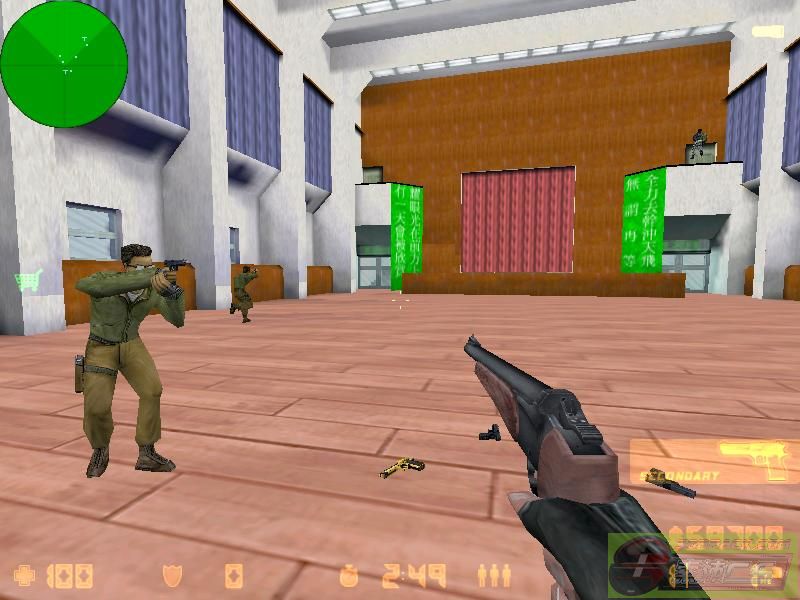Click the three hostage figures icon
The height and width of the screenshot is (600, 800).
tap(493, 575)
